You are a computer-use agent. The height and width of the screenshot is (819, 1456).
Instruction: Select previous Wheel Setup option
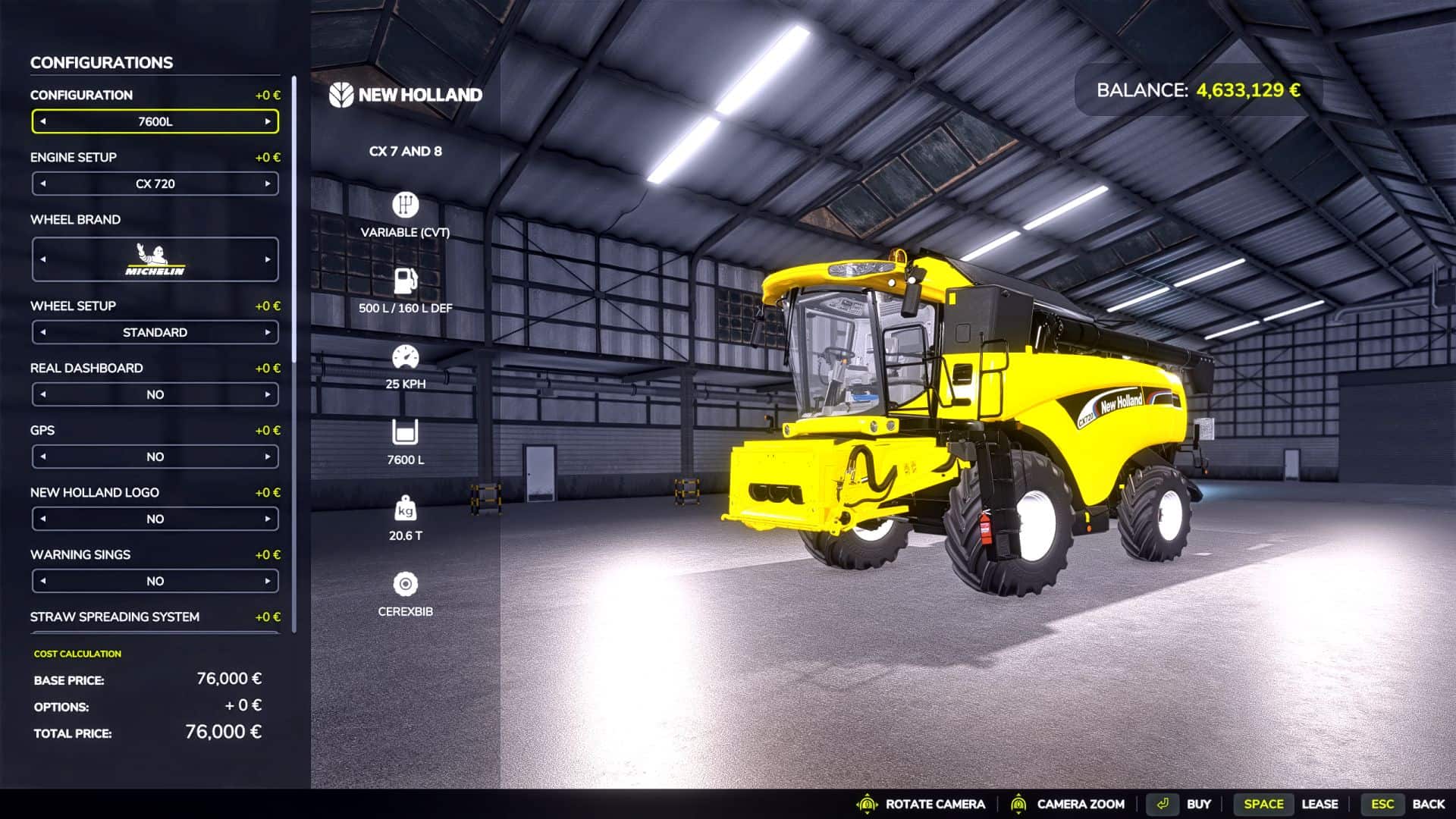[x=43, y=332]
